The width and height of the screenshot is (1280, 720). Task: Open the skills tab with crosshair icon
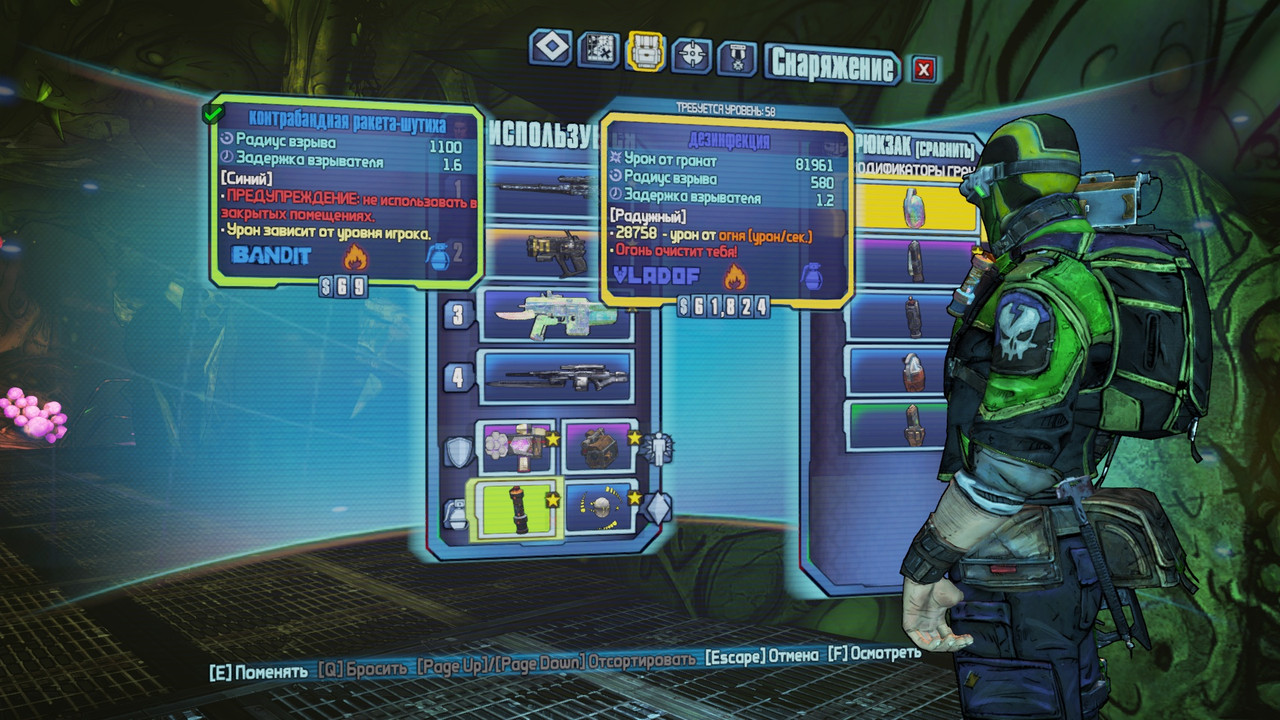coord(692,53)
